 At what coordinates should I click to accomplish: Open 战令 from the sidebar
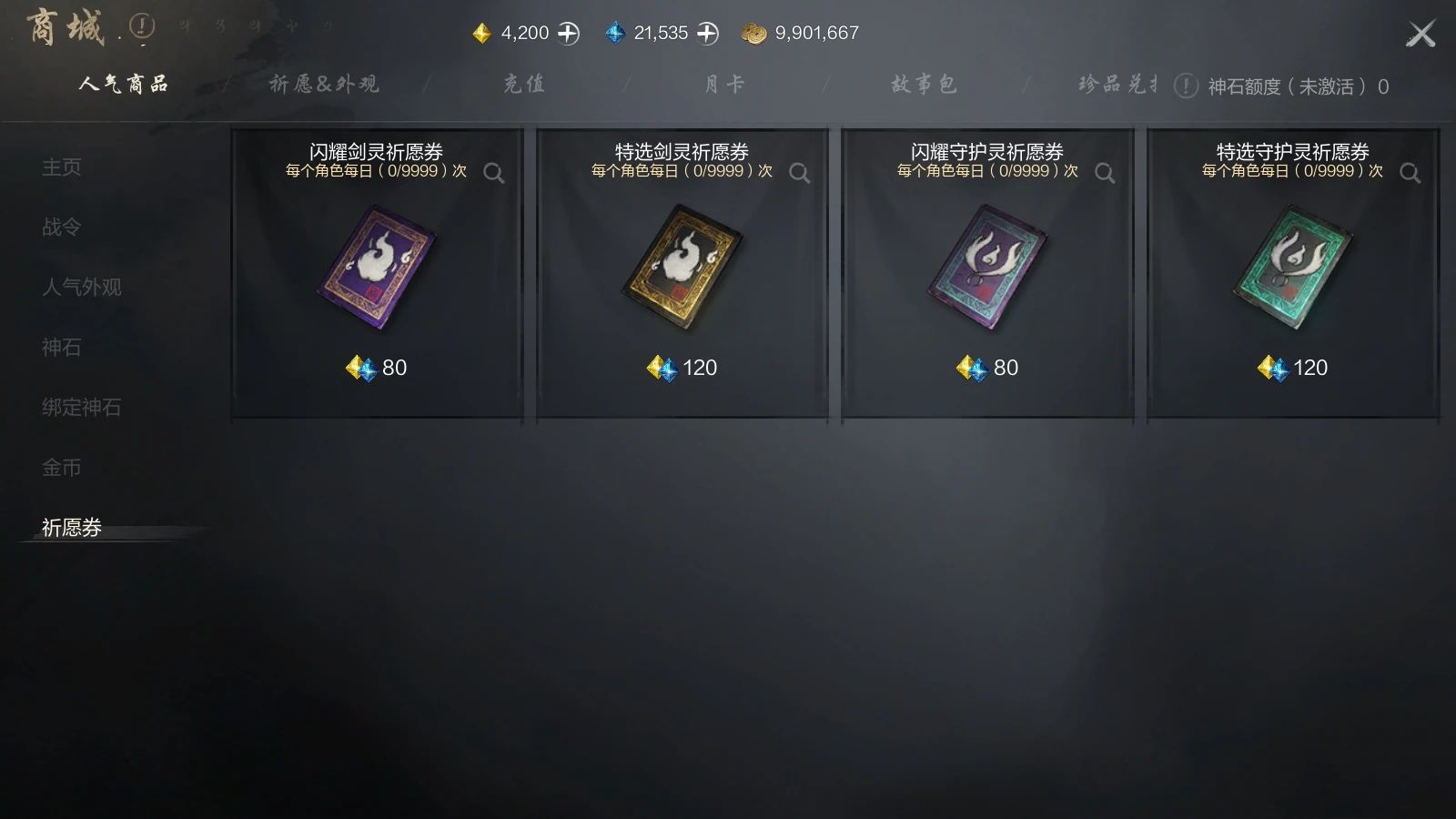pyautogui.click(x=59, y=227)
